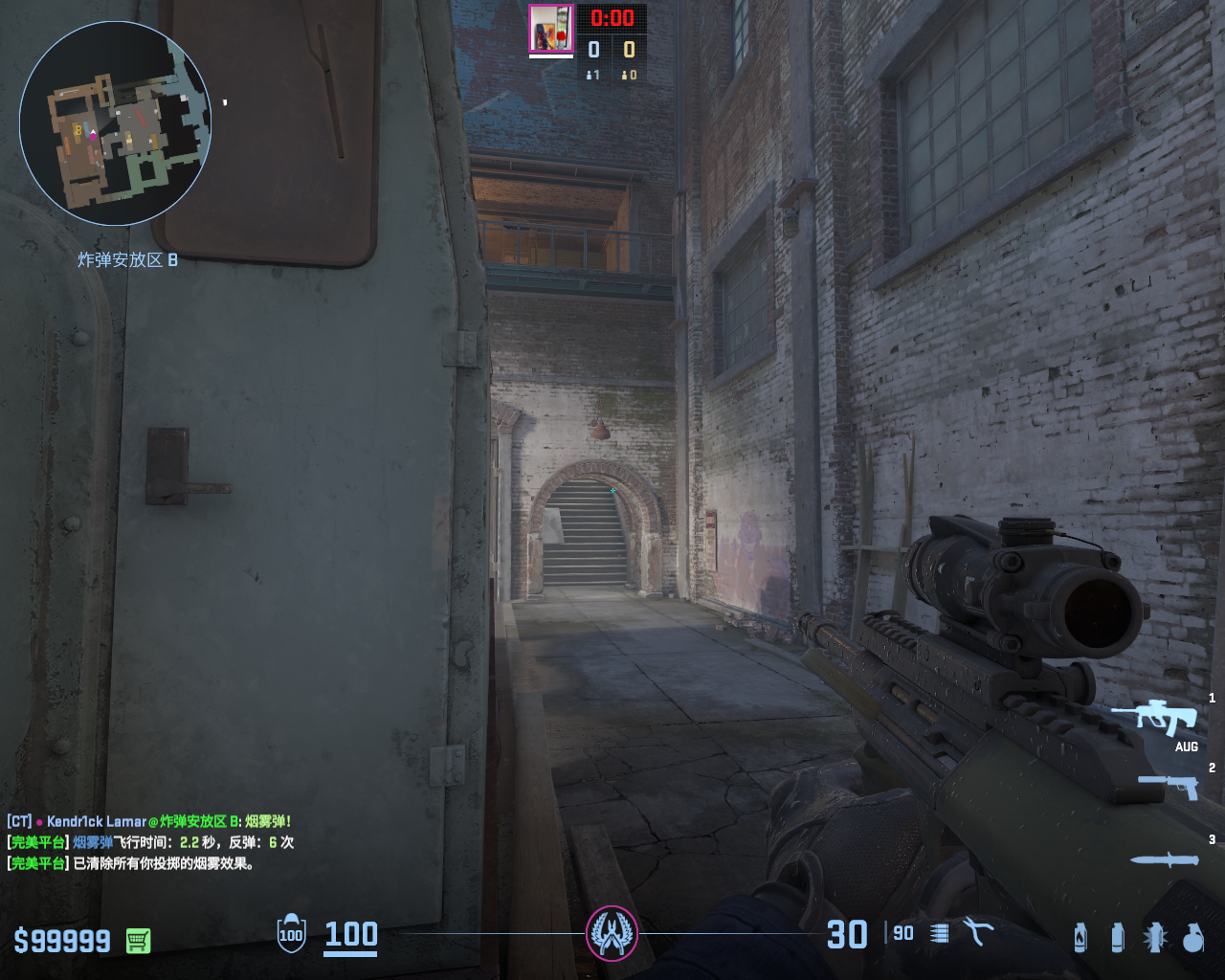Select the AUG rifle weapon slot
The image size is (1225, 980).
(x=1155, y=717)
